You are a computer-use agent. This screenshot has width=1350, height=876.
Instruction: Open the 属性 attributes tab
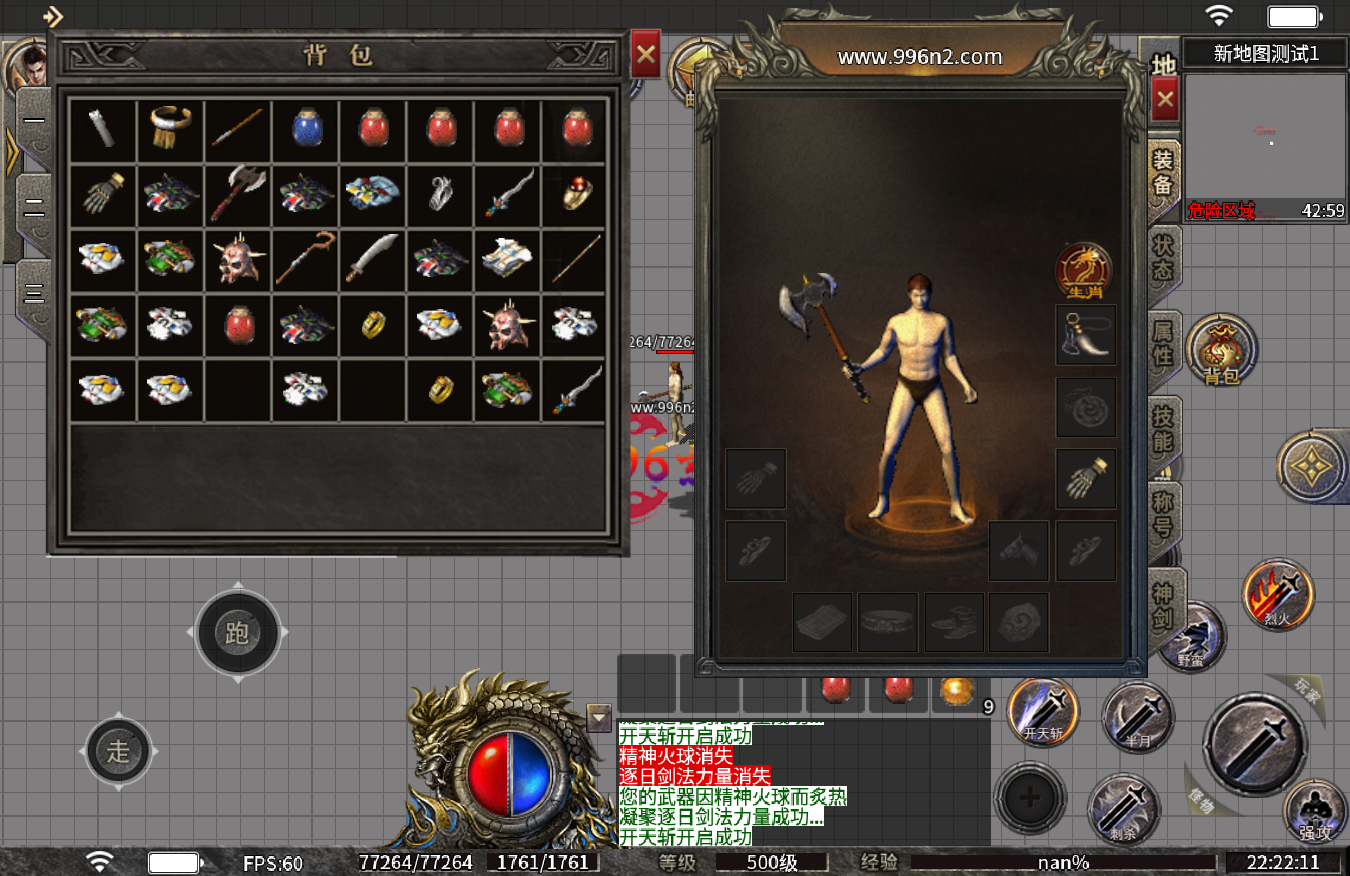(x=1164, y=342)
